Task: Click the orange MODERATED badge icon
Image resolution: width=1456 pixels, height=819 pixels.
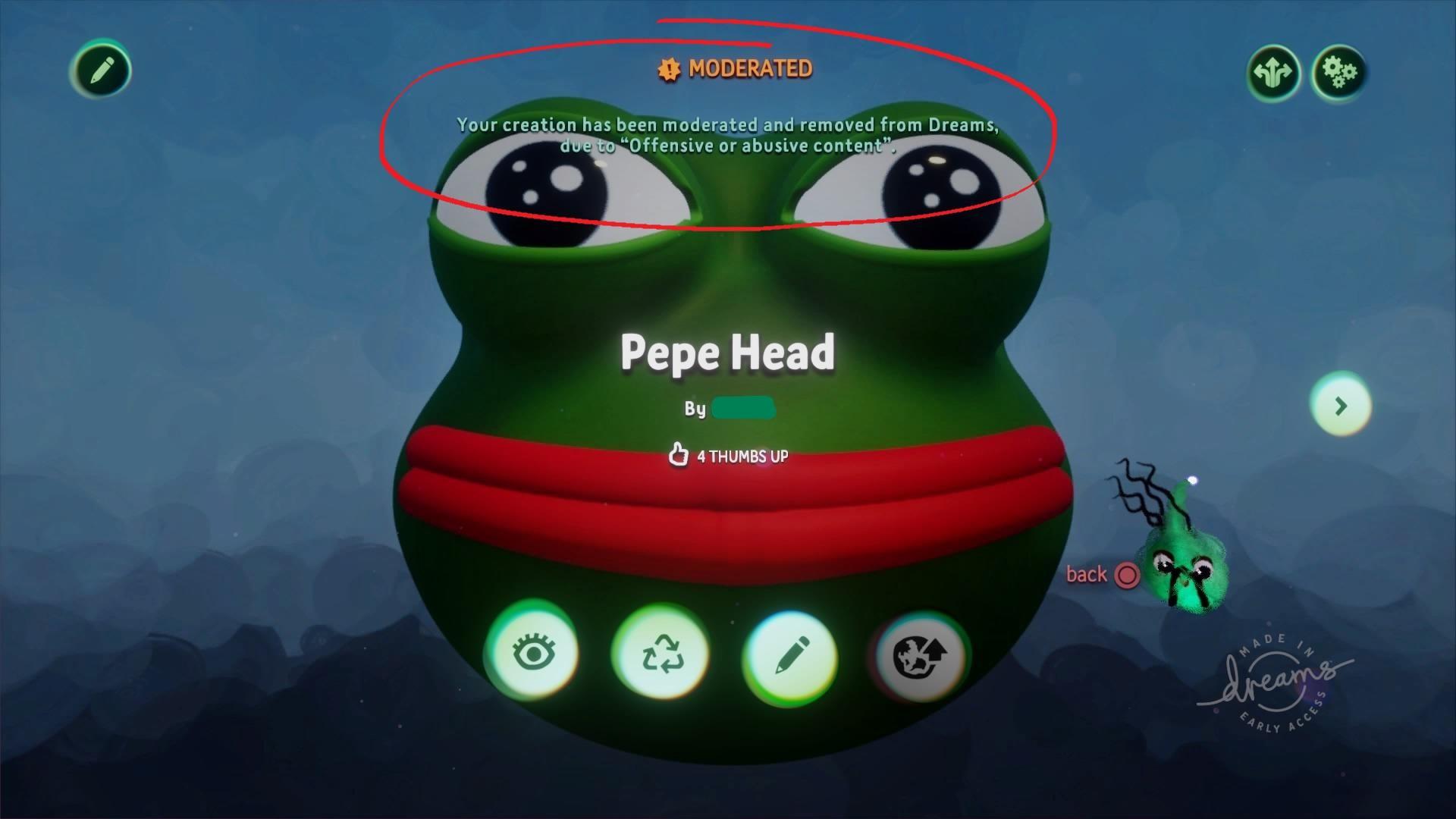Action: tap(667, 70)
